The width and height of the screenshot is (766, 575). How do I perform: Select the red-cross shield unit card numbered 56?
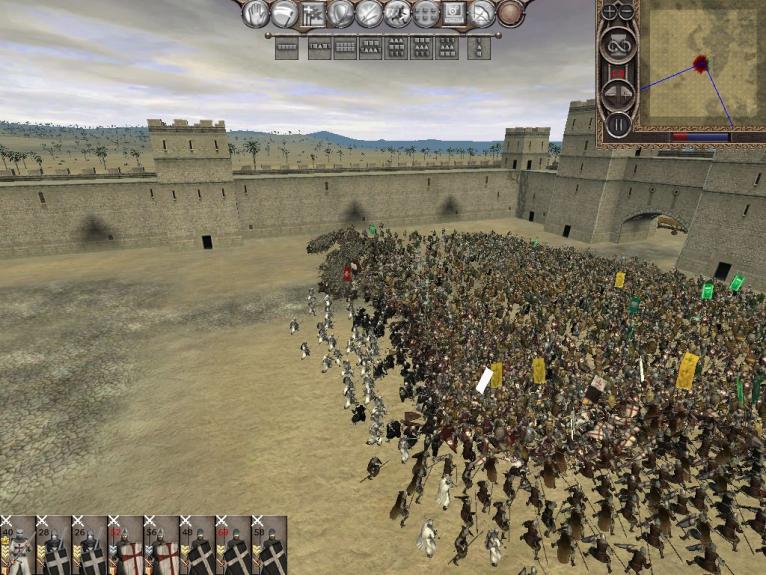tap(162, 546)
